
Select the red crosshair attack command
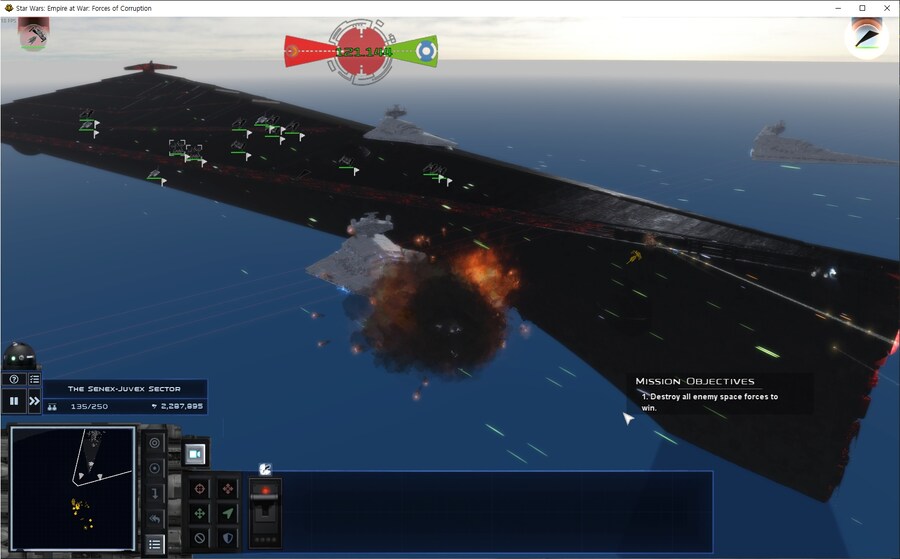[199, 489]
